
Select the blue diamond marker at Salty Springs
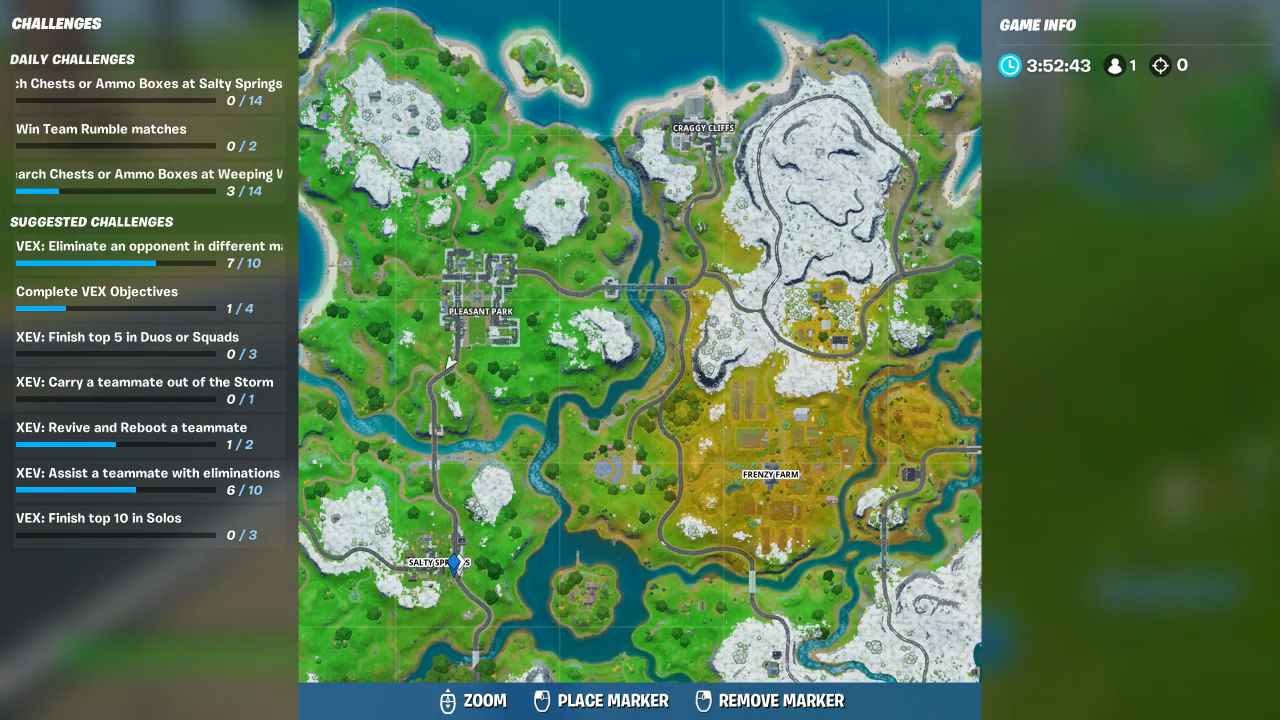tap(453, 562)
